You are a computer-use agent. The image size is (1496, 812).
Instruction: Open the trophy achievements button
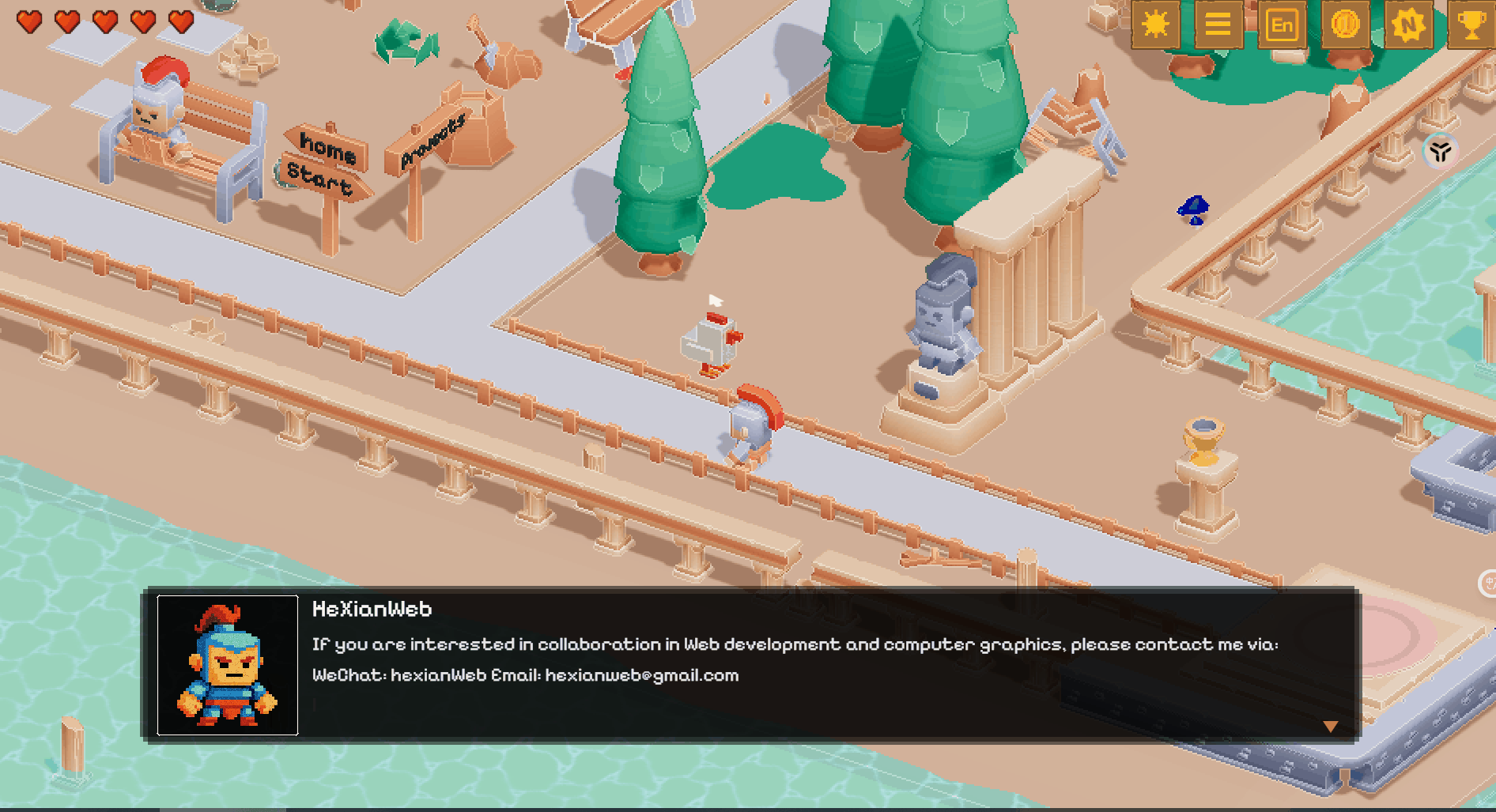1471,25
